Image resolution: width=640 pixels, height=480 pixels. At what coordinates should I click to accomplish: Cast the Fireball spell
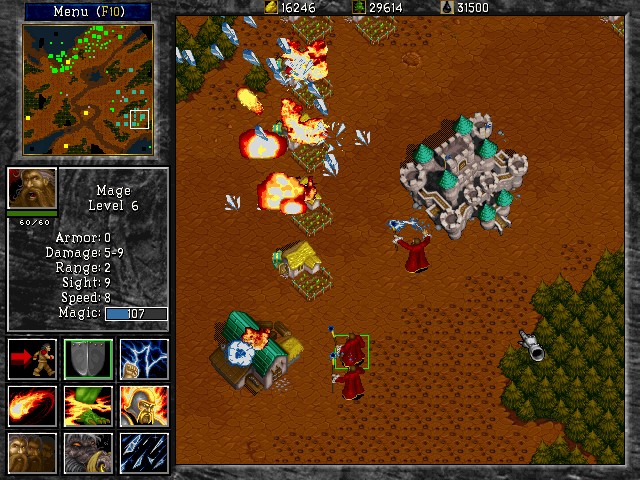32,406
